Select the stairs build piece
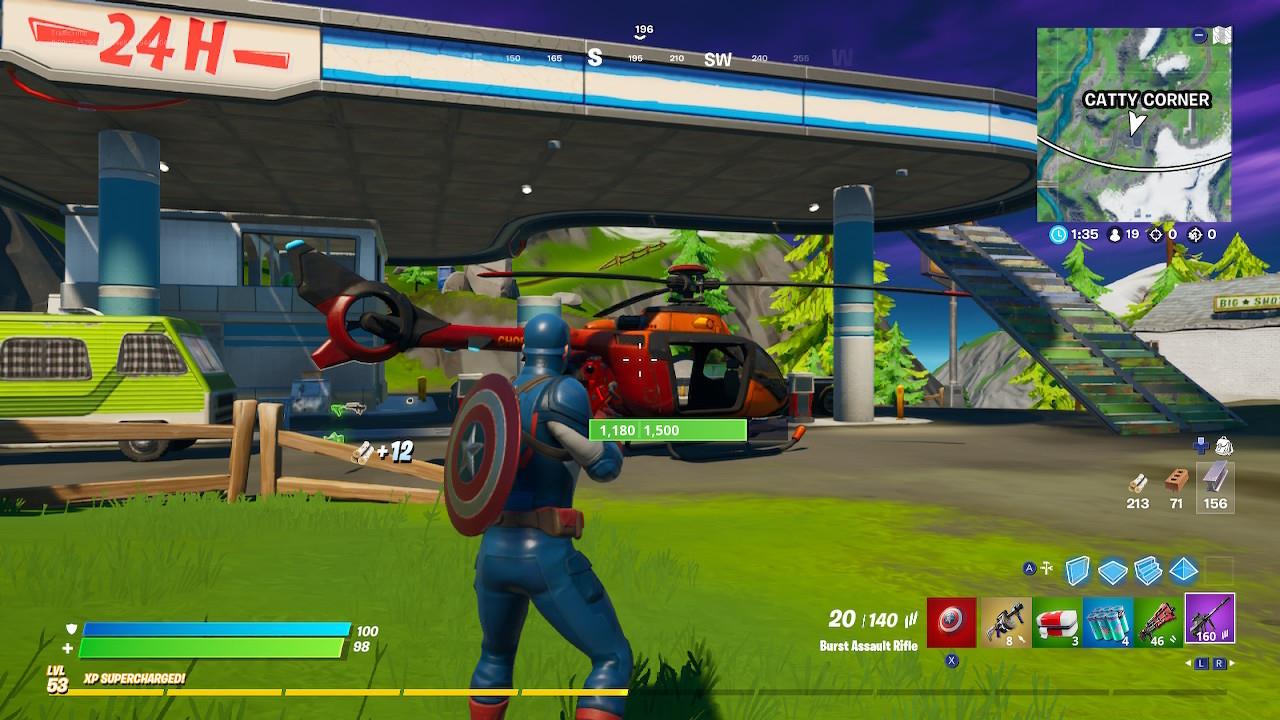The height and width of the screenshot is (720, 1280). 1148,570
